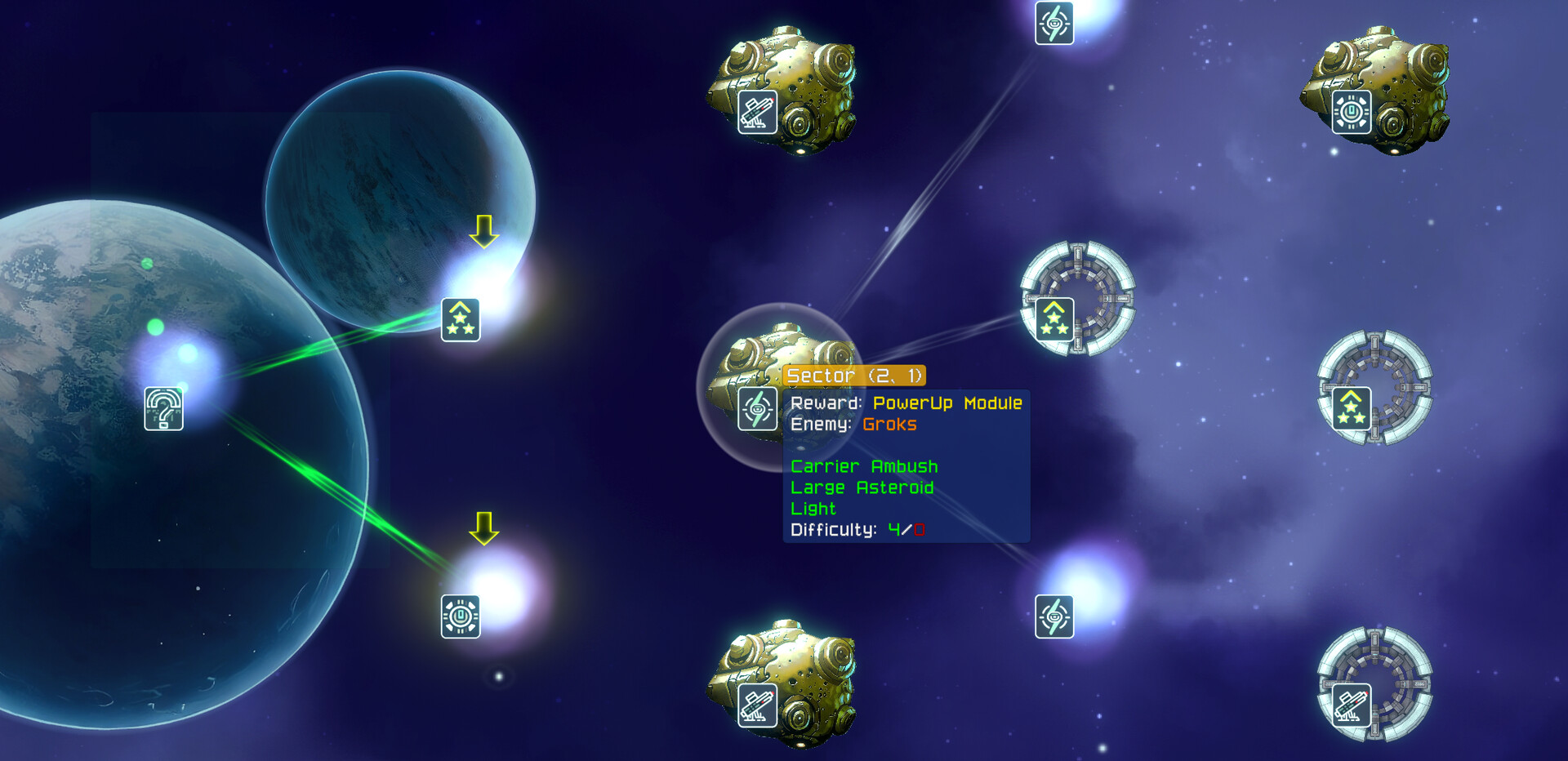Click the yellow arrow above the starred sector
This screenshot has width=1568, height=761.
pyautogui.click(x=483, y=233)
